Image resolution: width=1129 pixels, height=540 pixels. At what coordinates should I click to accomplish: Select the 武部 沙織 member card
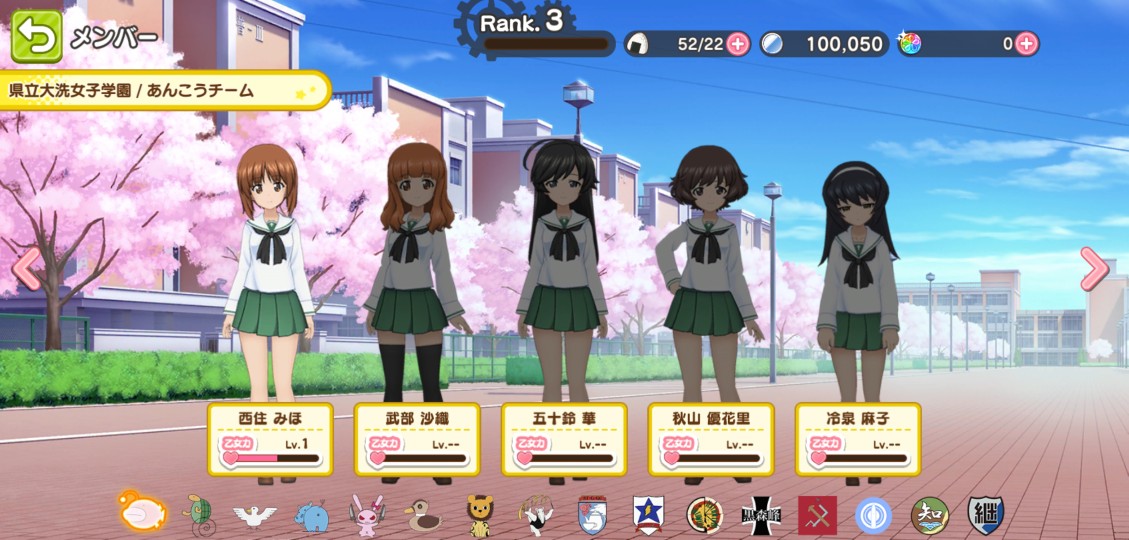tap(418, 438)
